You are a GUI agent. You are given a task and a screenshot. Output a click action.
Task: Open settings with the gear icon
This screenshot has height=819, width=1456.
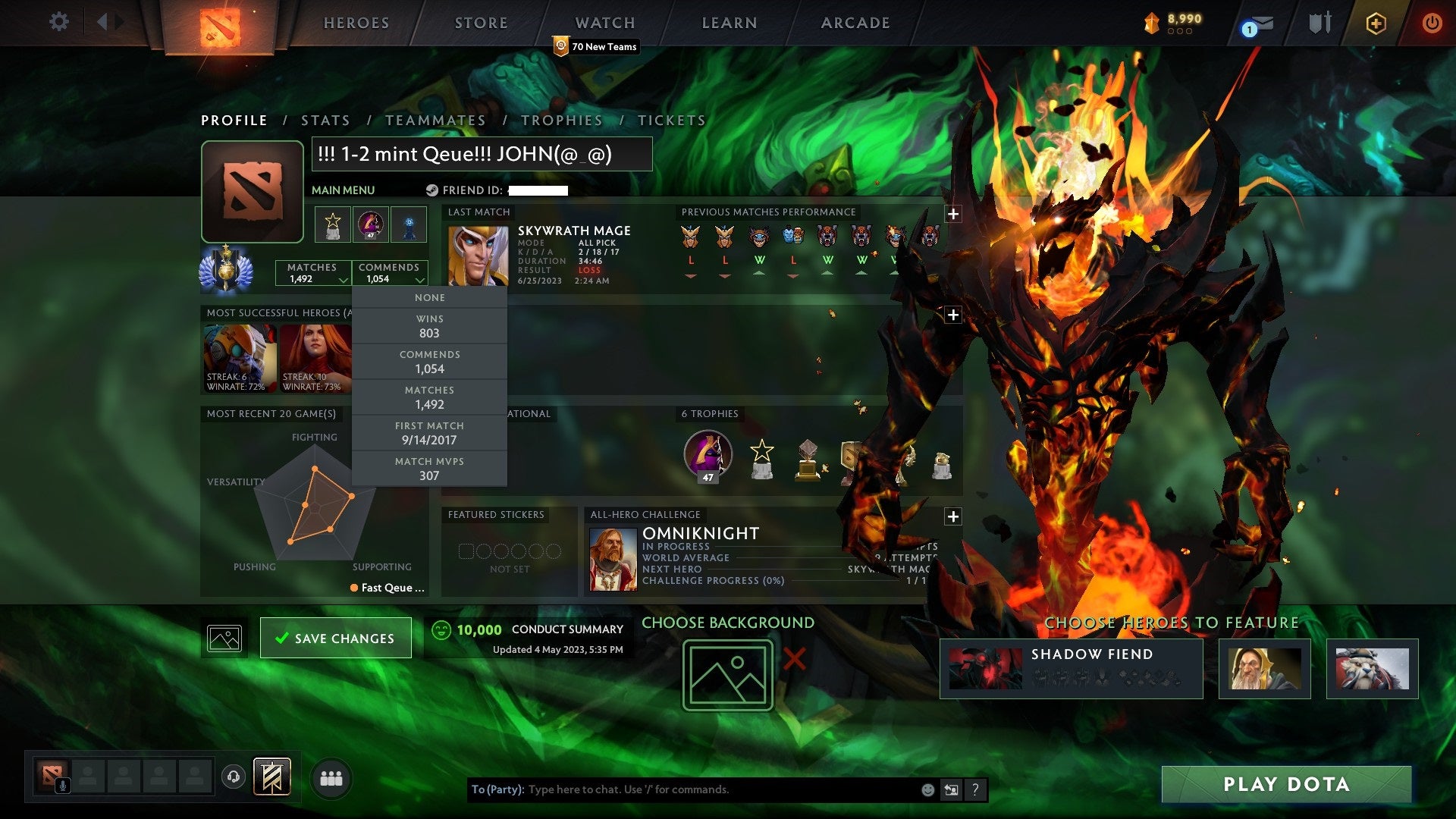[58, 22]
